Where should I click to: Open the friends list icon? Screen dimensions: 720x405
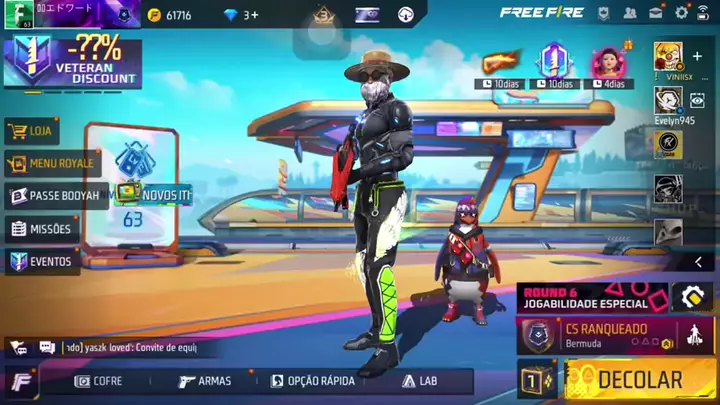(630, 13)
